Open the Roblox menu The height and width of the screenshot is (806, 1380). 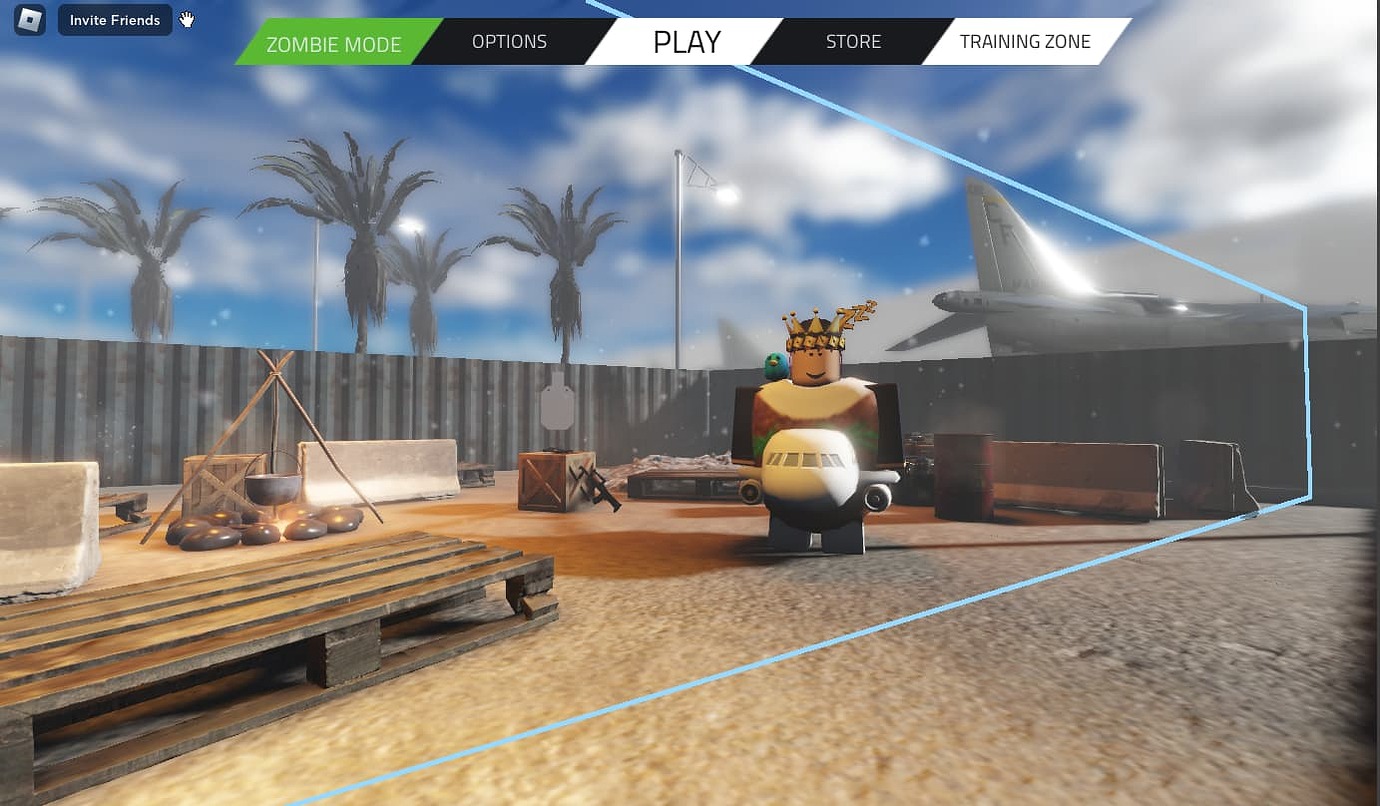(x=27, y=19)
